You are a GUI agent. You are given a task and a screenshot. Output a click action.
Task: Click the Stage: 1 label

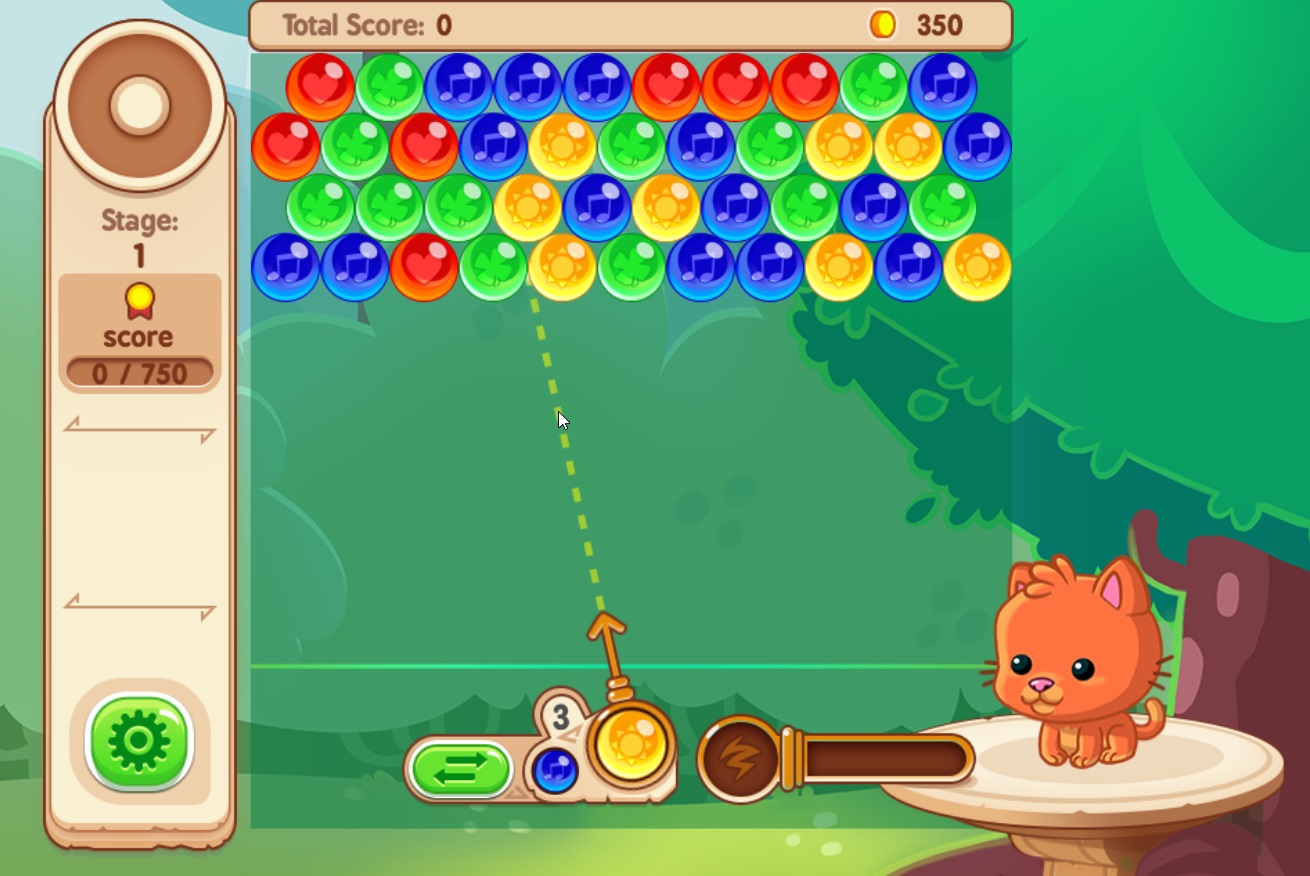coord(139,237)
